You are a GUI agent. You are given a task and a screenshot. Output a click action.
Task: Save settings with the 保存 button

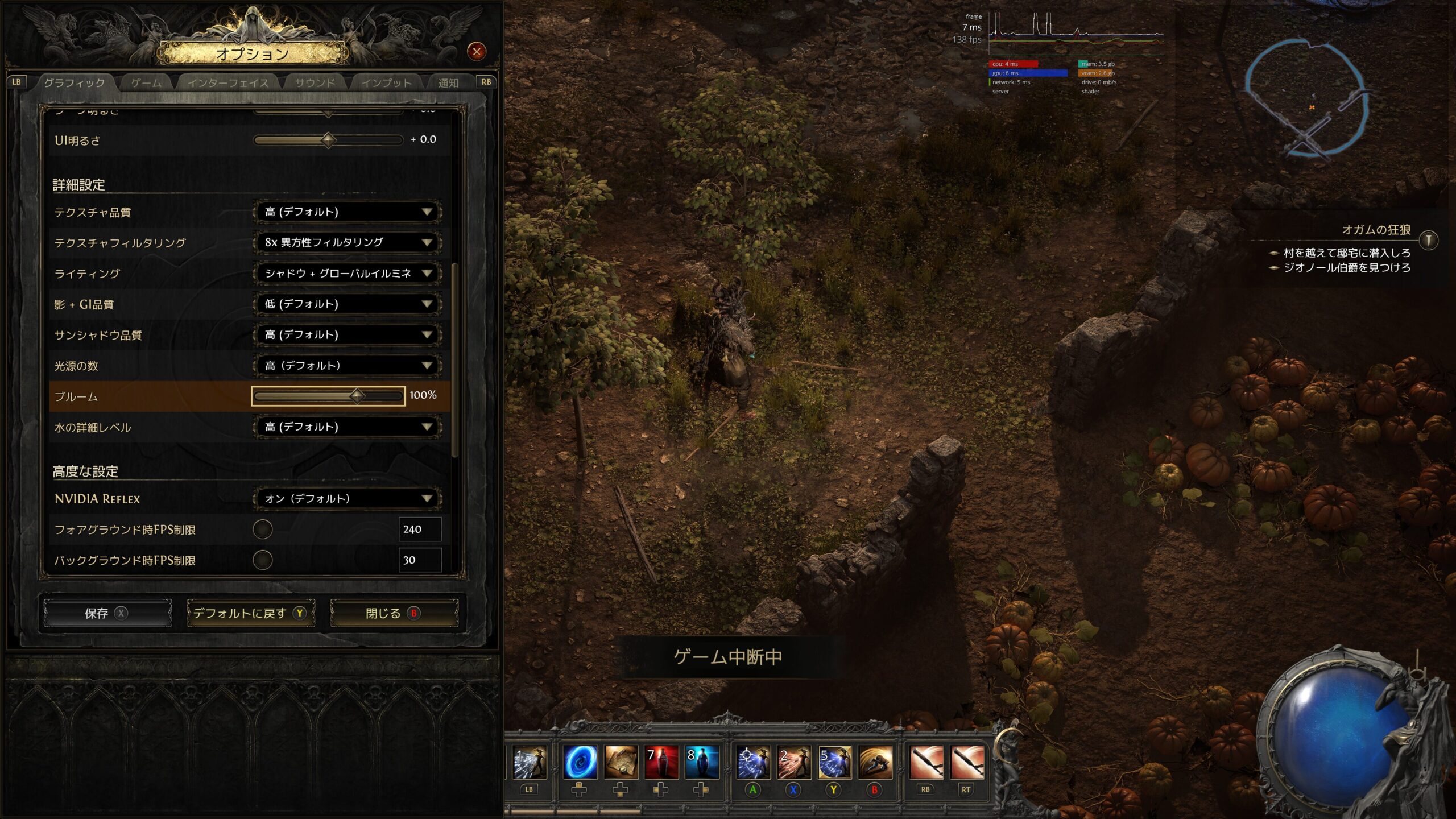pos(107,613)
